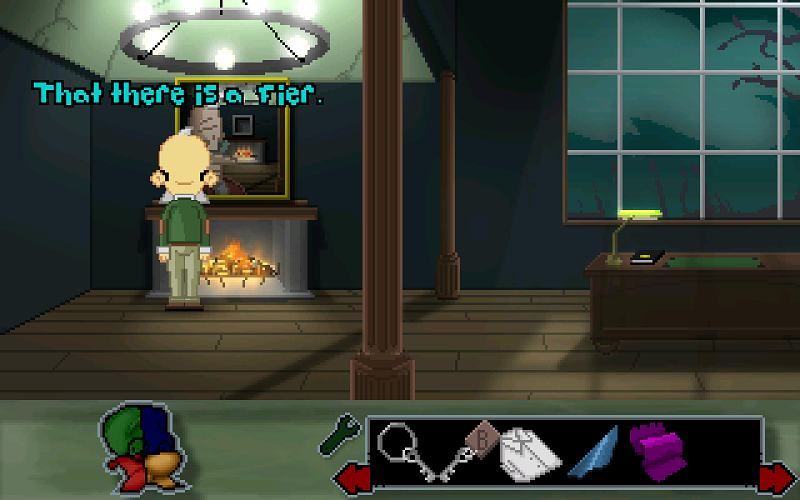800x500 pixels.
Task: Select the key ring in inventory
Action: (x=403, y=447)
